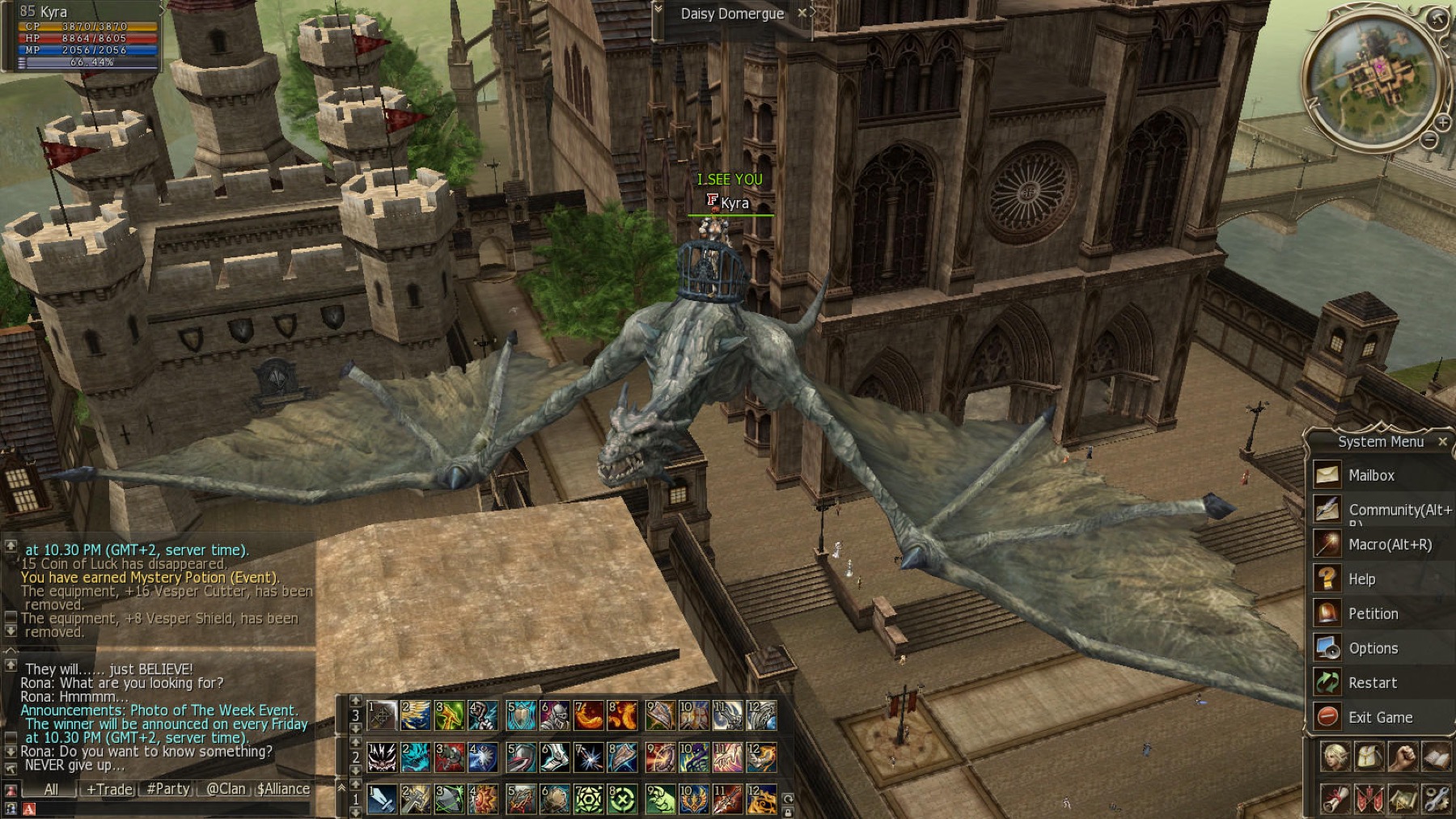The width and height of the screenshot is (1456, 819).
Task: Switch hotbar row 2 with its up arrow
Action: [x=354, y=742]
